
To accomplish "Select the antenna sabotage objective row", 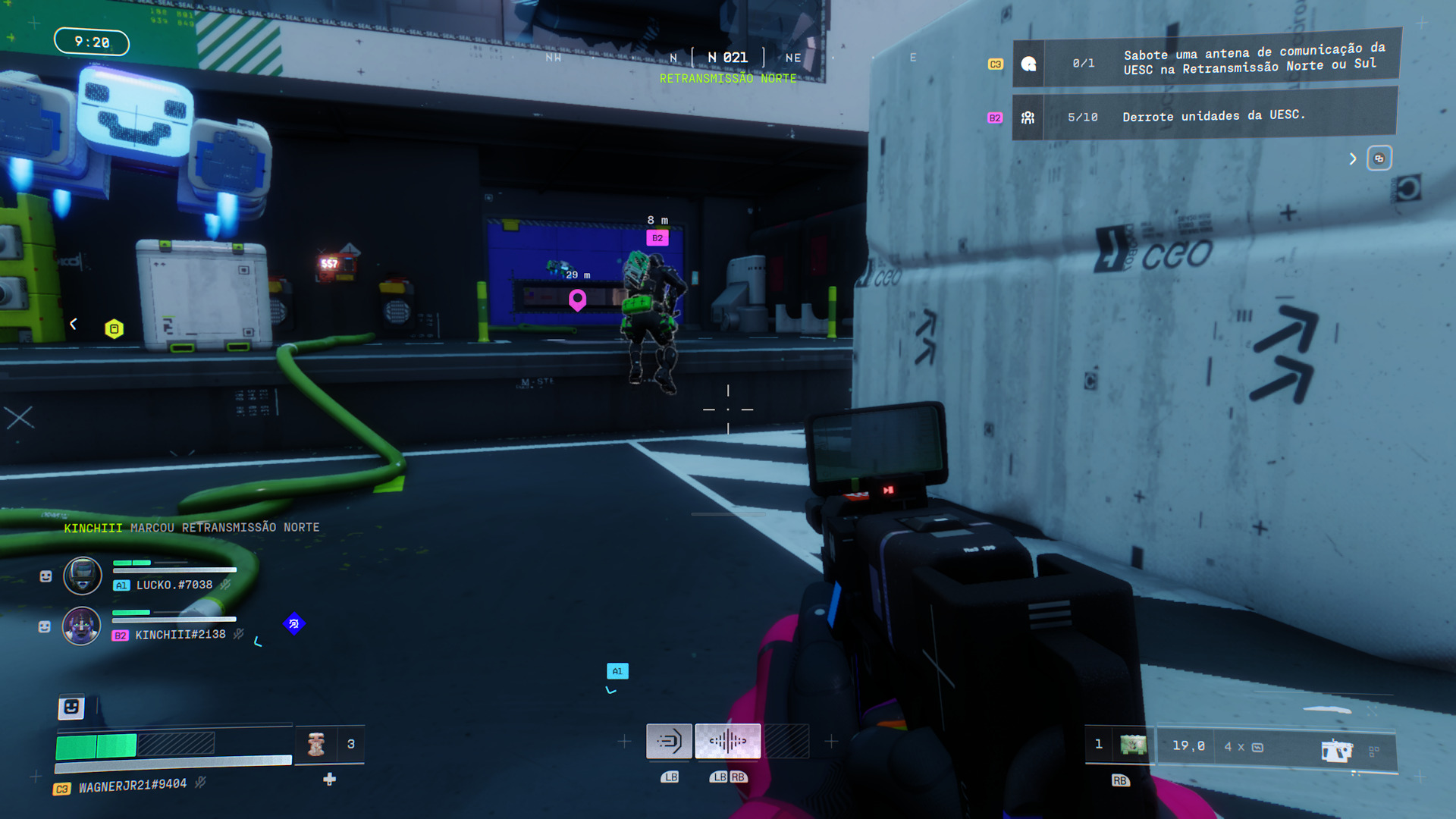I will 1206,61.
